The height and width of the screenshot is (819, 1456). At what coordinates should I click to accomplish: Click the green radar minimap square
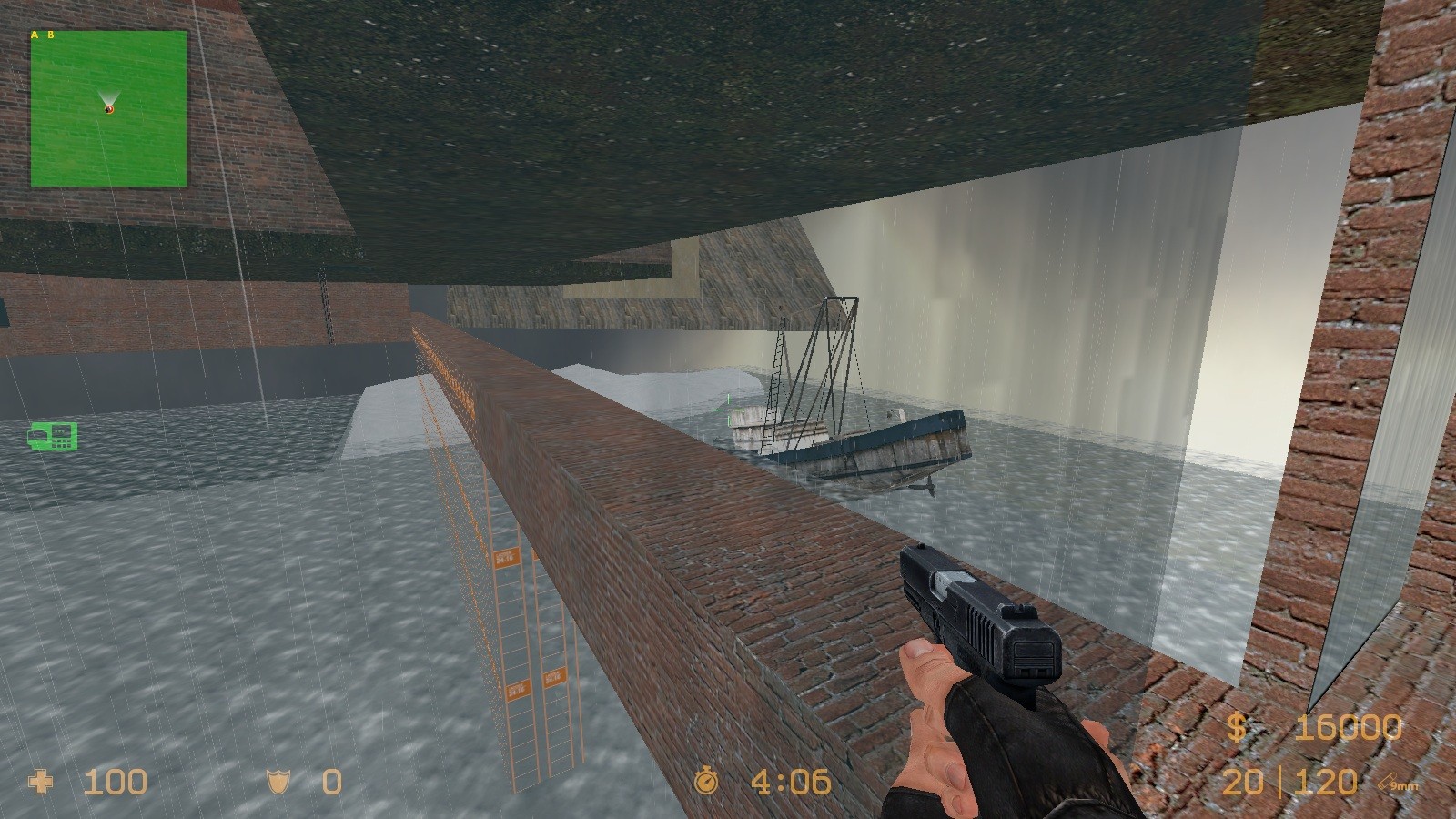pyautogui.click(x=109, y=109)
